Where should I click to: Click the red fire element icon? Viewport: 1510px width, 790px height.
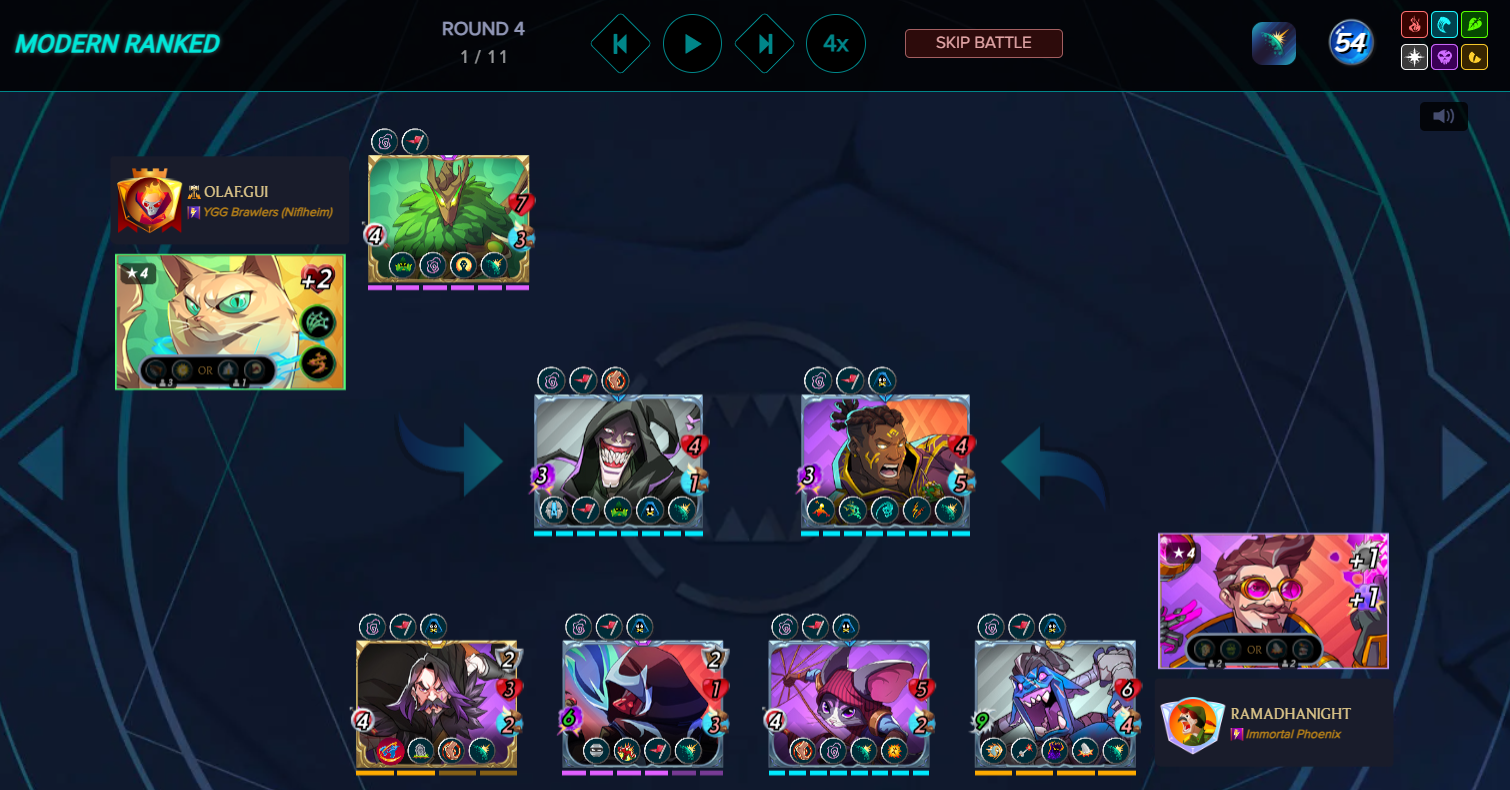coord(1414,25)
